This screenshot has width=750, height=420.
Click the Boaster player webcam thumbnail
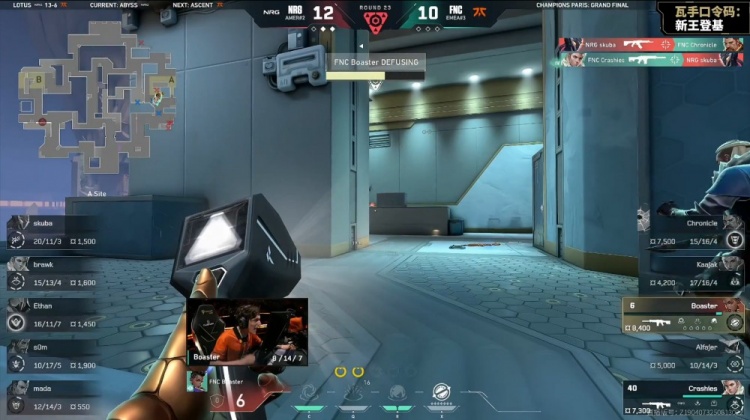[x=247, y=331]
